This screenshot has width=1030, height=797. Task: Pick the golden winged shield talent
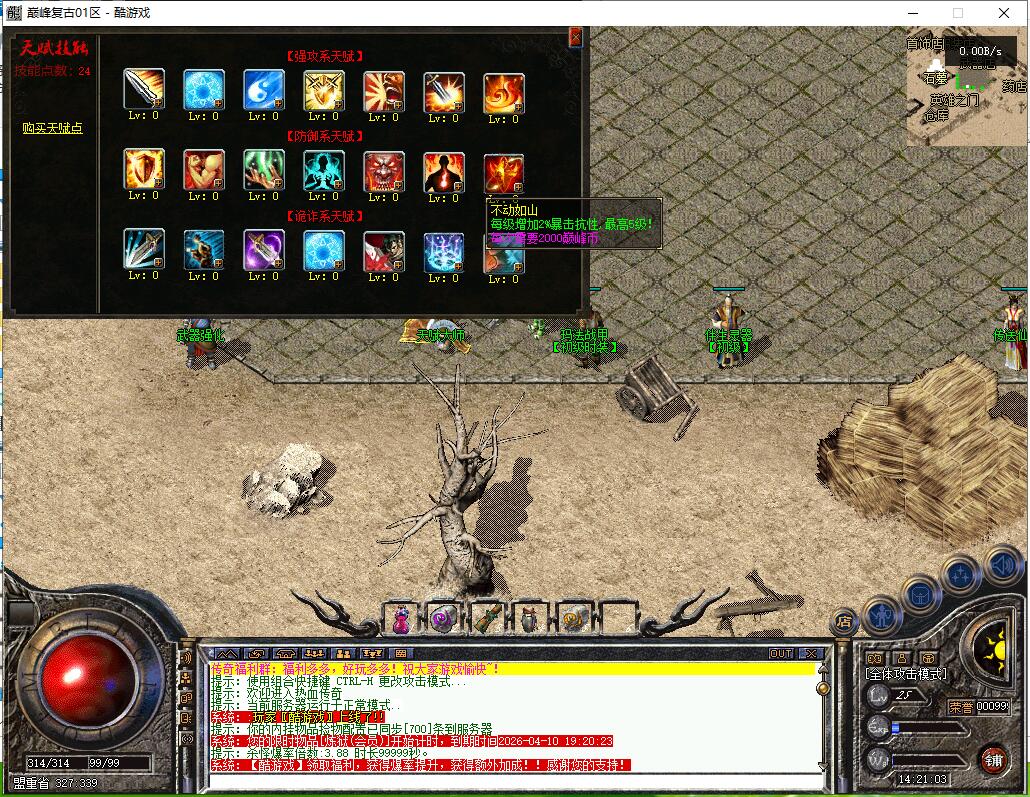pyautogui.click(x=324, y=91)
